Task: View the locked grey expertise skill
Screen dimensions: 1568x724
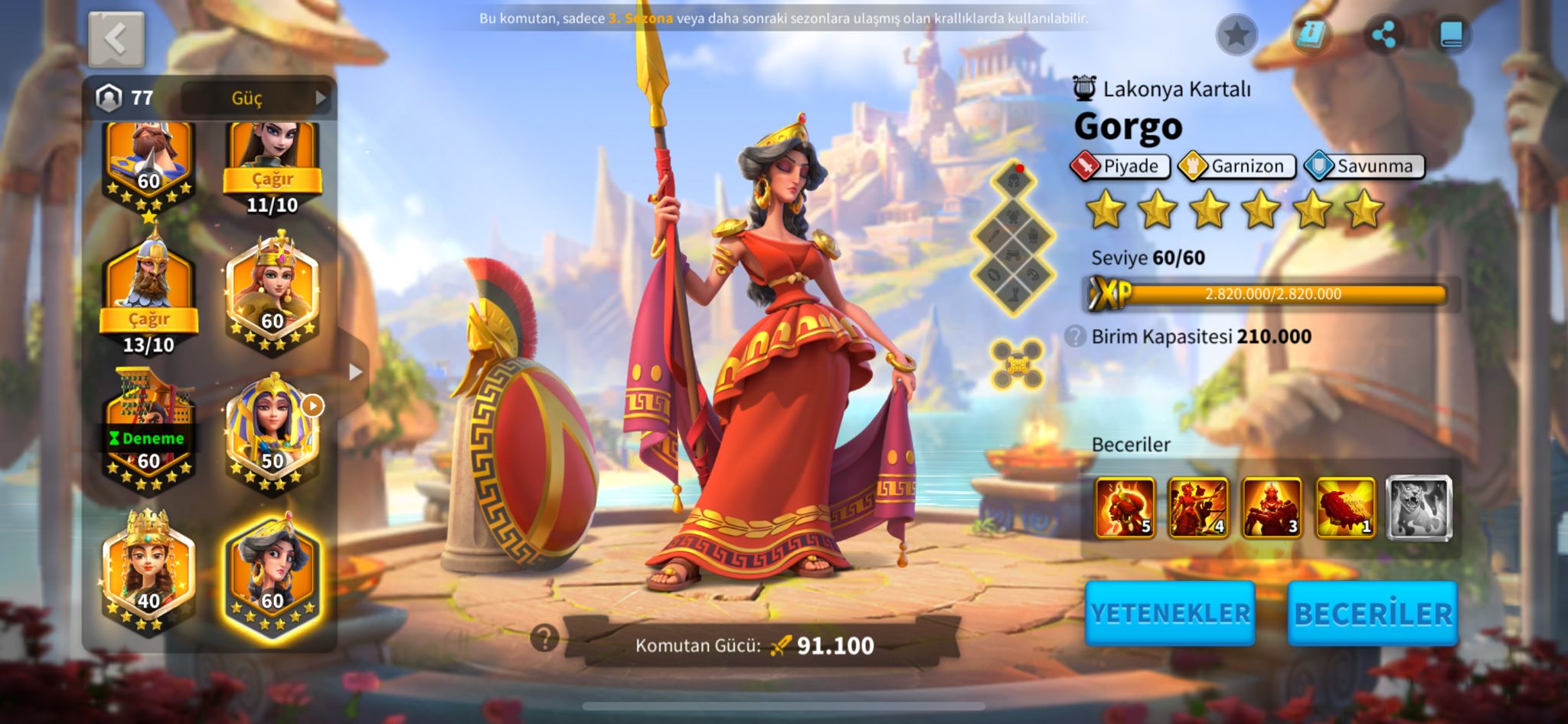Action: pos(1419,507)
